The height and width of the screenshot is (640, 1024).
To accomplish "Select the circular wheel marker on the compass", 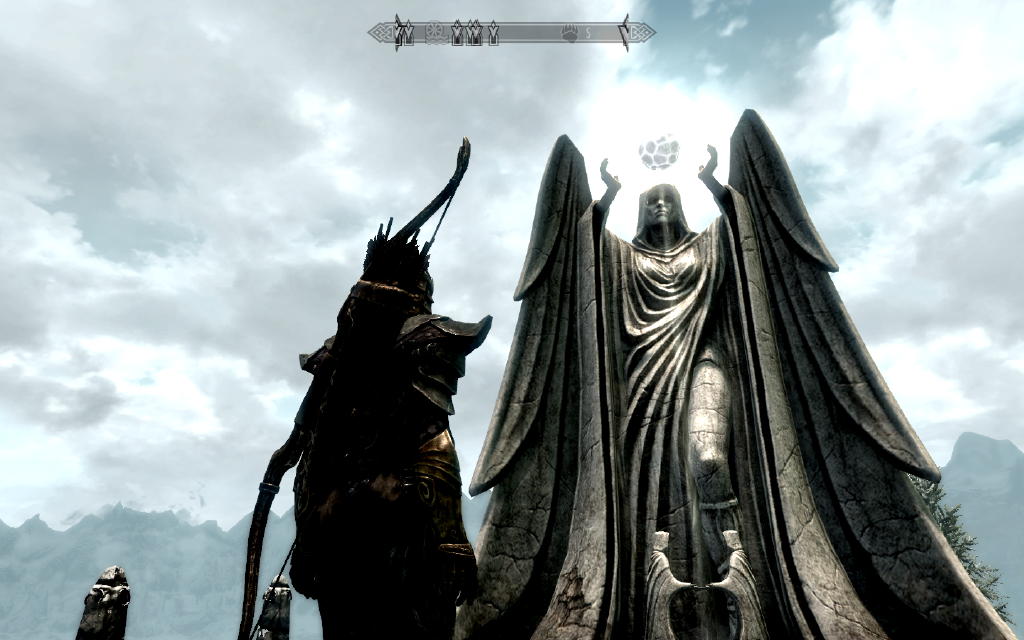I will click(x=435, y=34).
